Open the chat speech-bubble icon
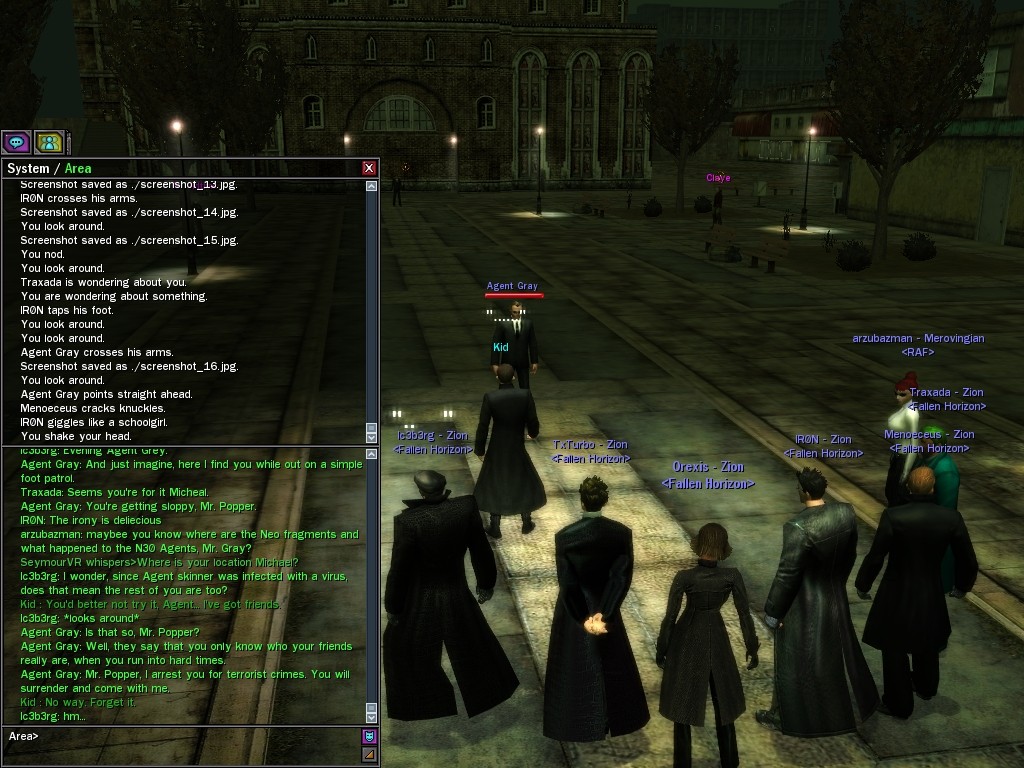The width and height of the screenshot is (1024, 768). [x=16, y=142]
